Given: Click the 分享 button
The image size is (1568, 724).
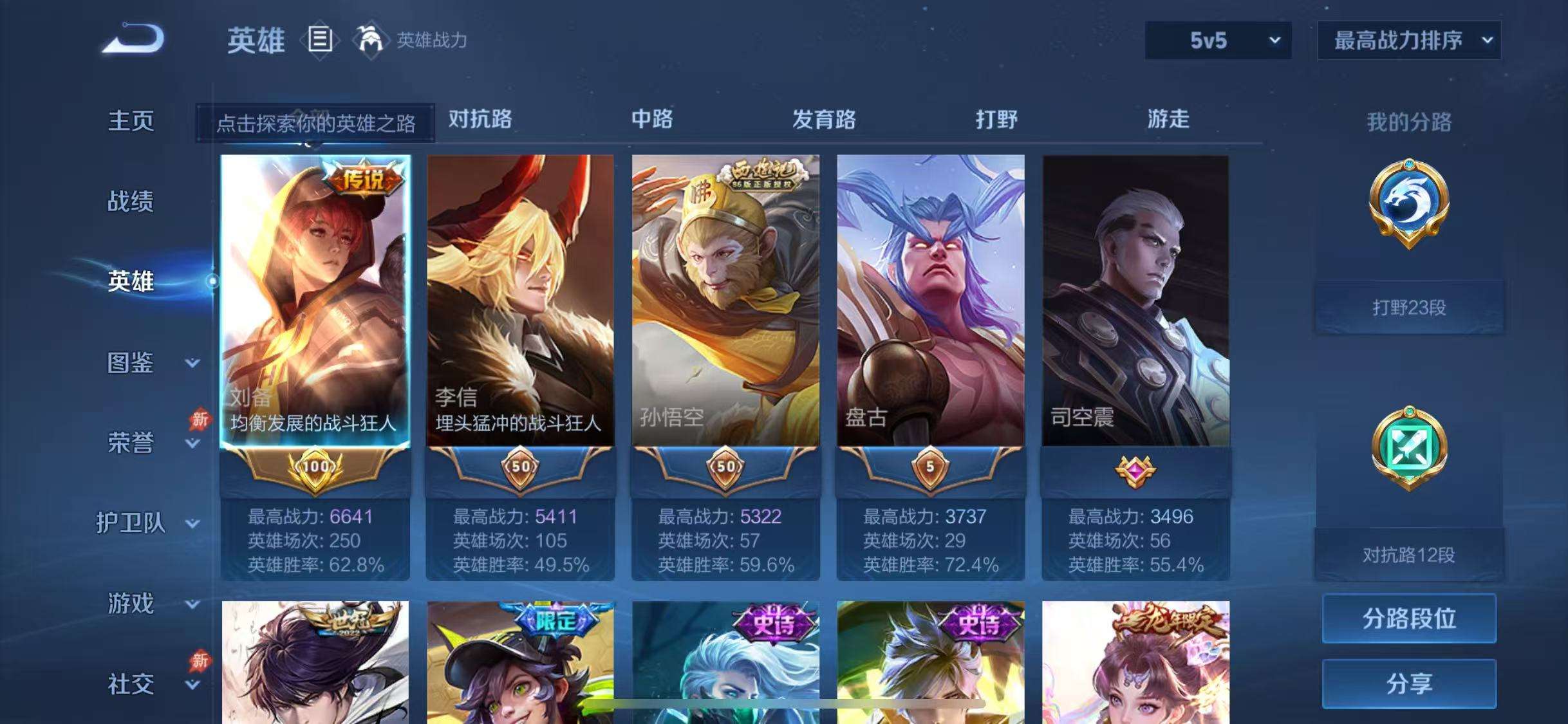Looking at the screenshot, I should tap(1410, 683).
